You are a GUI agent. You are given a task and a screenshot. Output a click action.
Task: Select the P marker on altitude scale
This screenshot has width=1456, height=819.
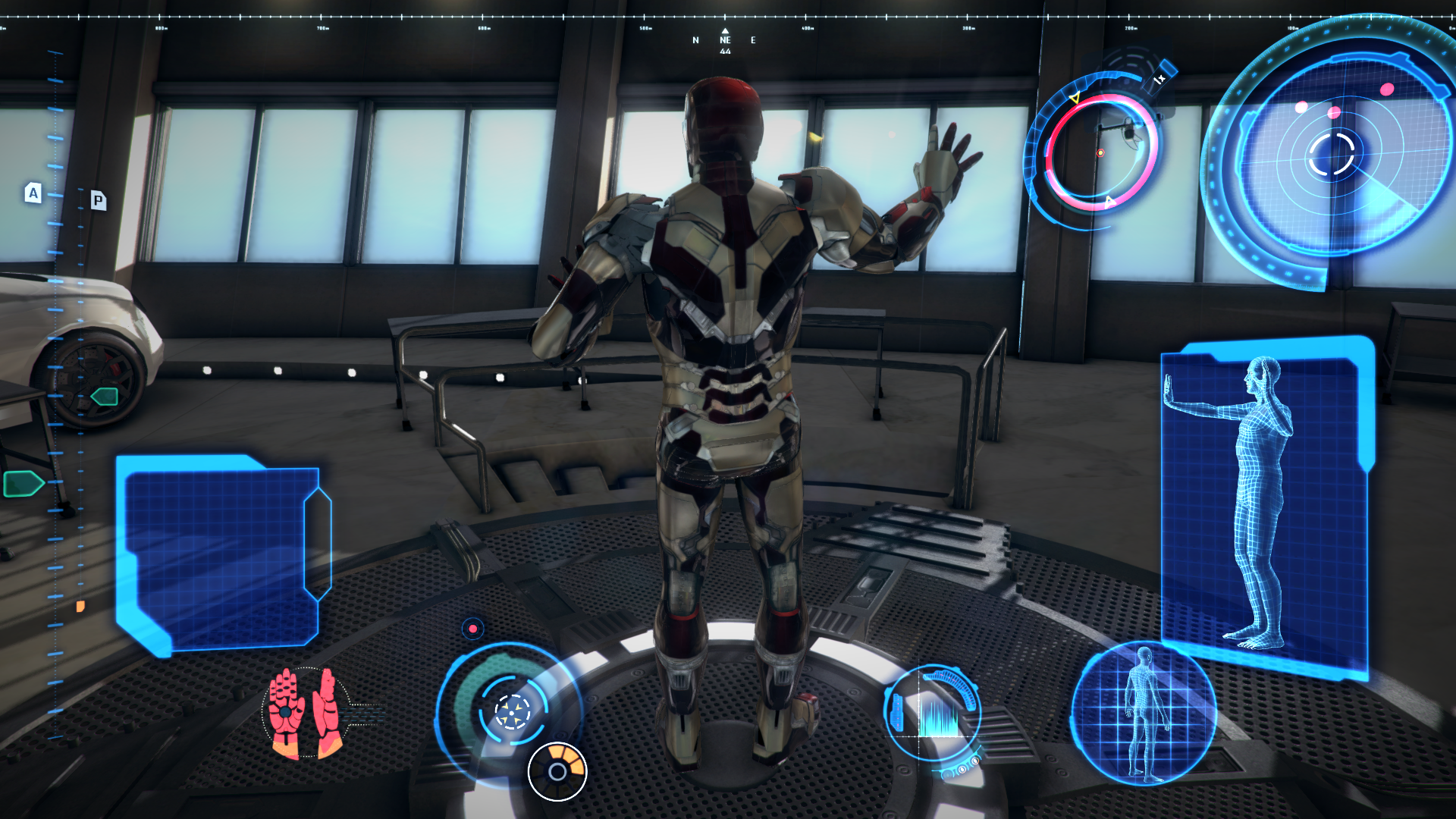coord(98,200)
